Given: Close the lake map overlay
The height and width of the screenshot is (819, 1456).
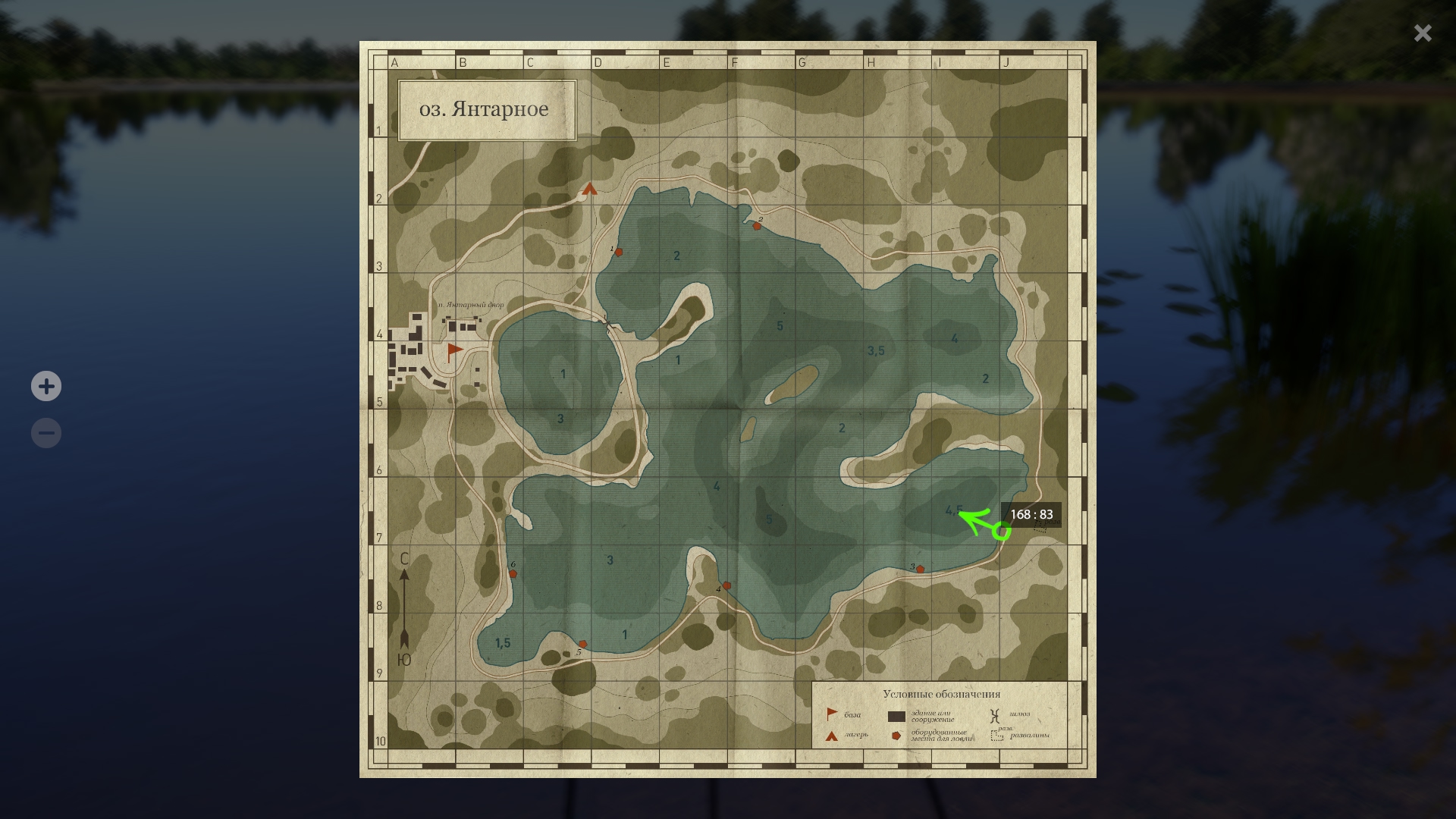Looking at the screenshot, I should tap(1422, 33).
